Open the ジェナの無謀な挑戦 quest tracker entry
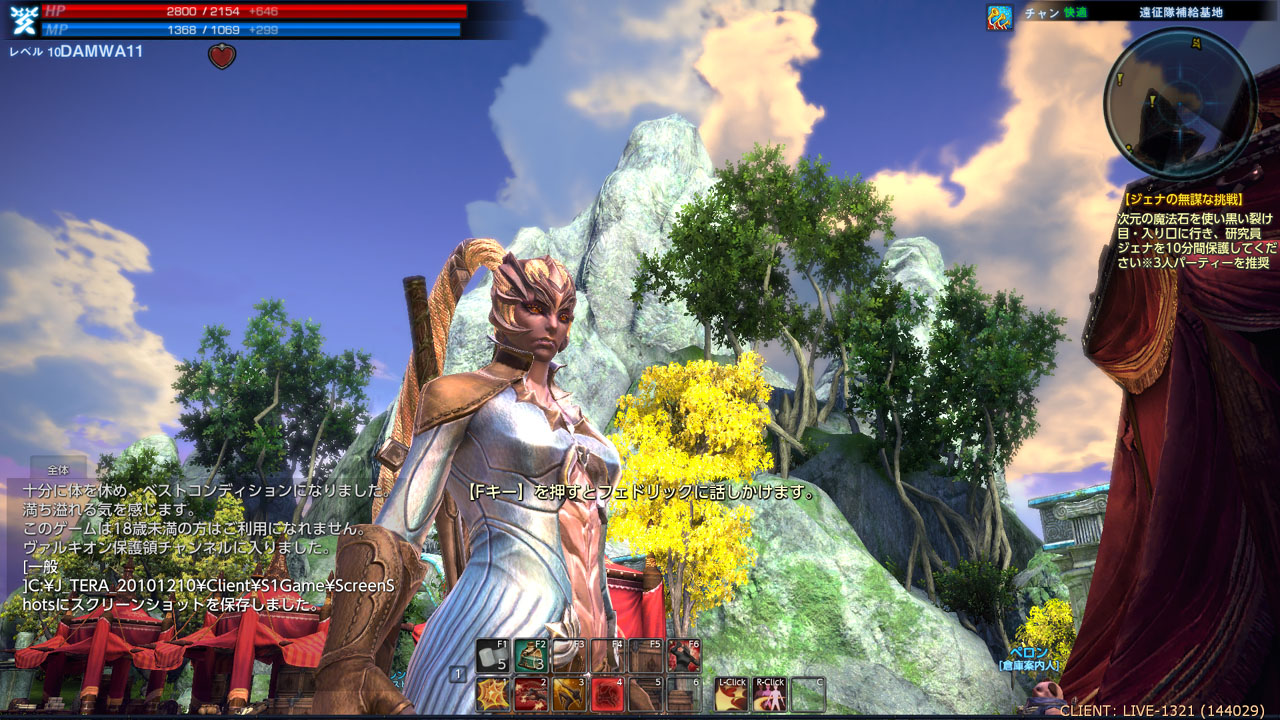This screenshot has height=720, width=1280. click(x=1184, y=200)
